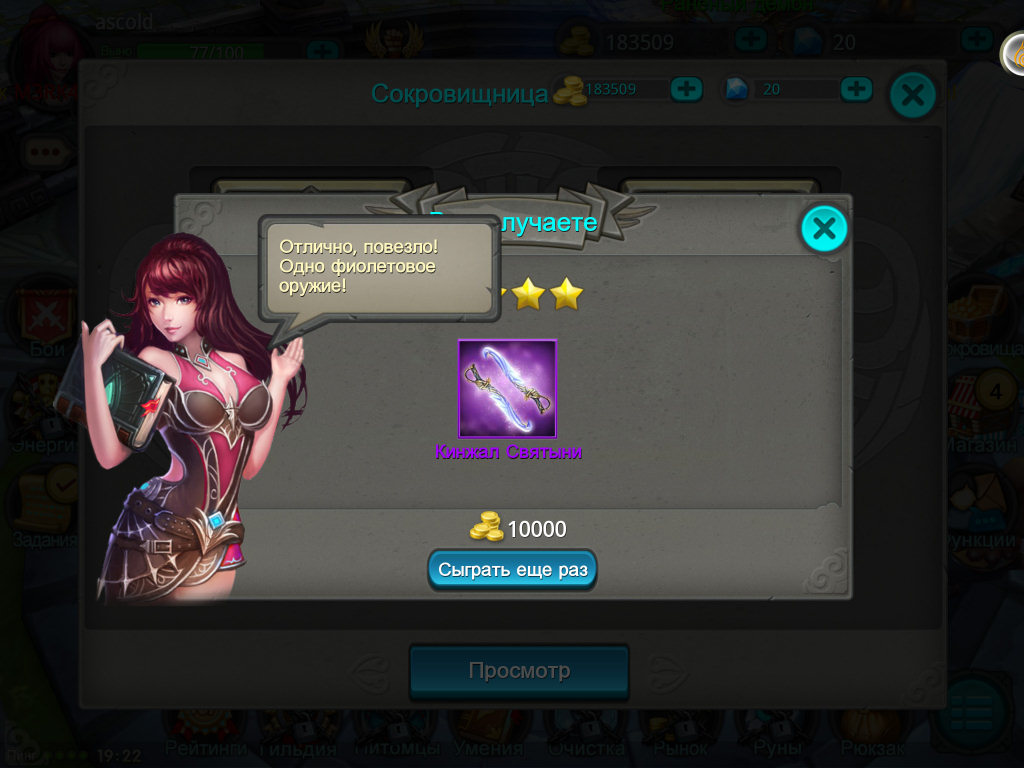
Task: Select the Кинжал Святыни item icon
Action: 508,389
